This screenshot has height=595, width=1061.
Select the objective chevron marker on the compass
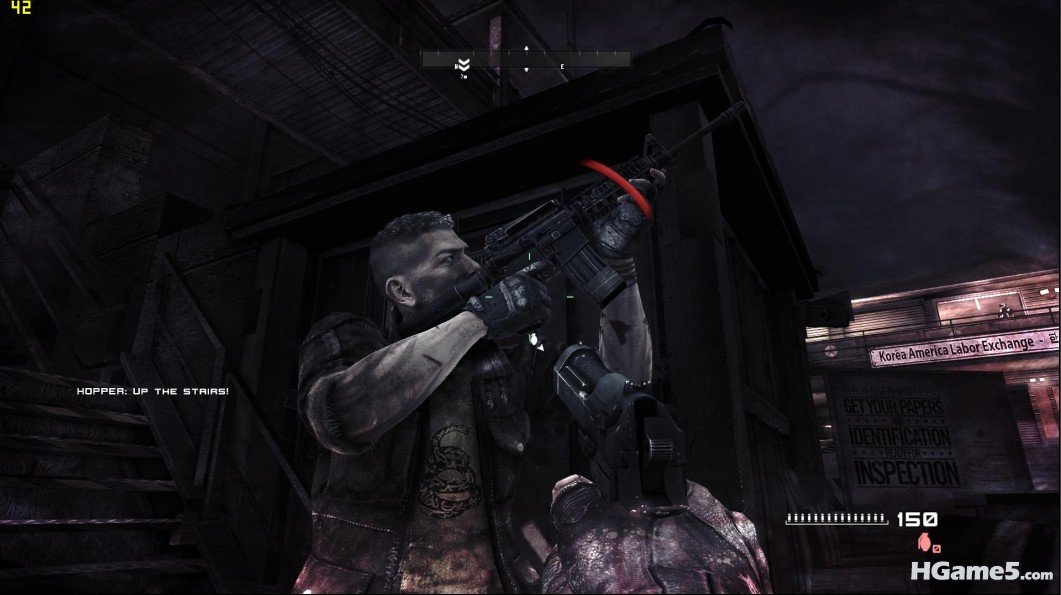(464, 62)
